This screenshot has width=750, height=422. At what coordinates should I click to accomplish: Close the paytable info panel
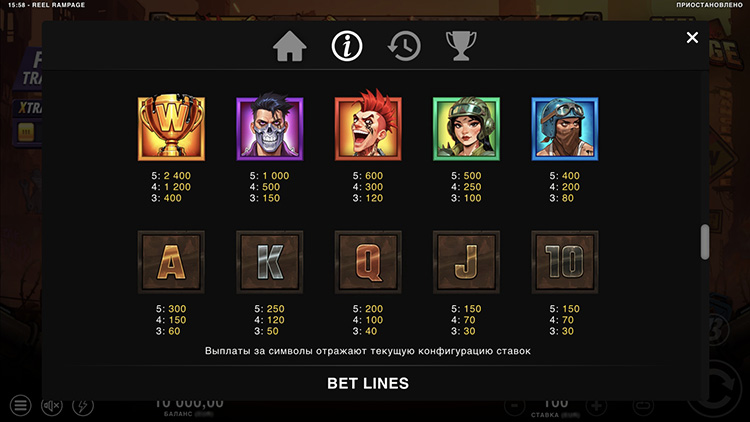[x=692, y=38]
